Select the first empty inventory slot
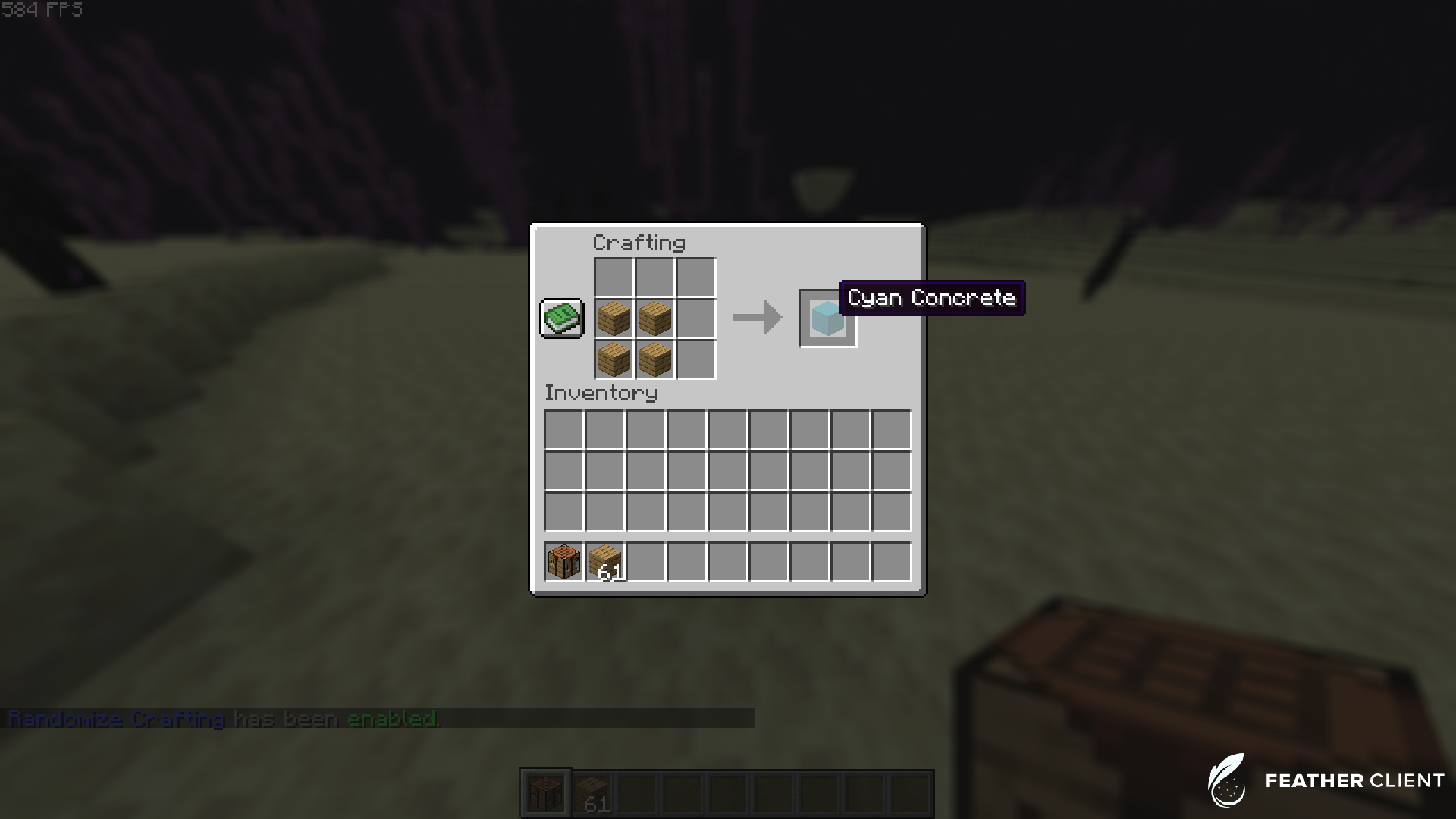Viewport: 1456px width, 819px height. [563, 430]
